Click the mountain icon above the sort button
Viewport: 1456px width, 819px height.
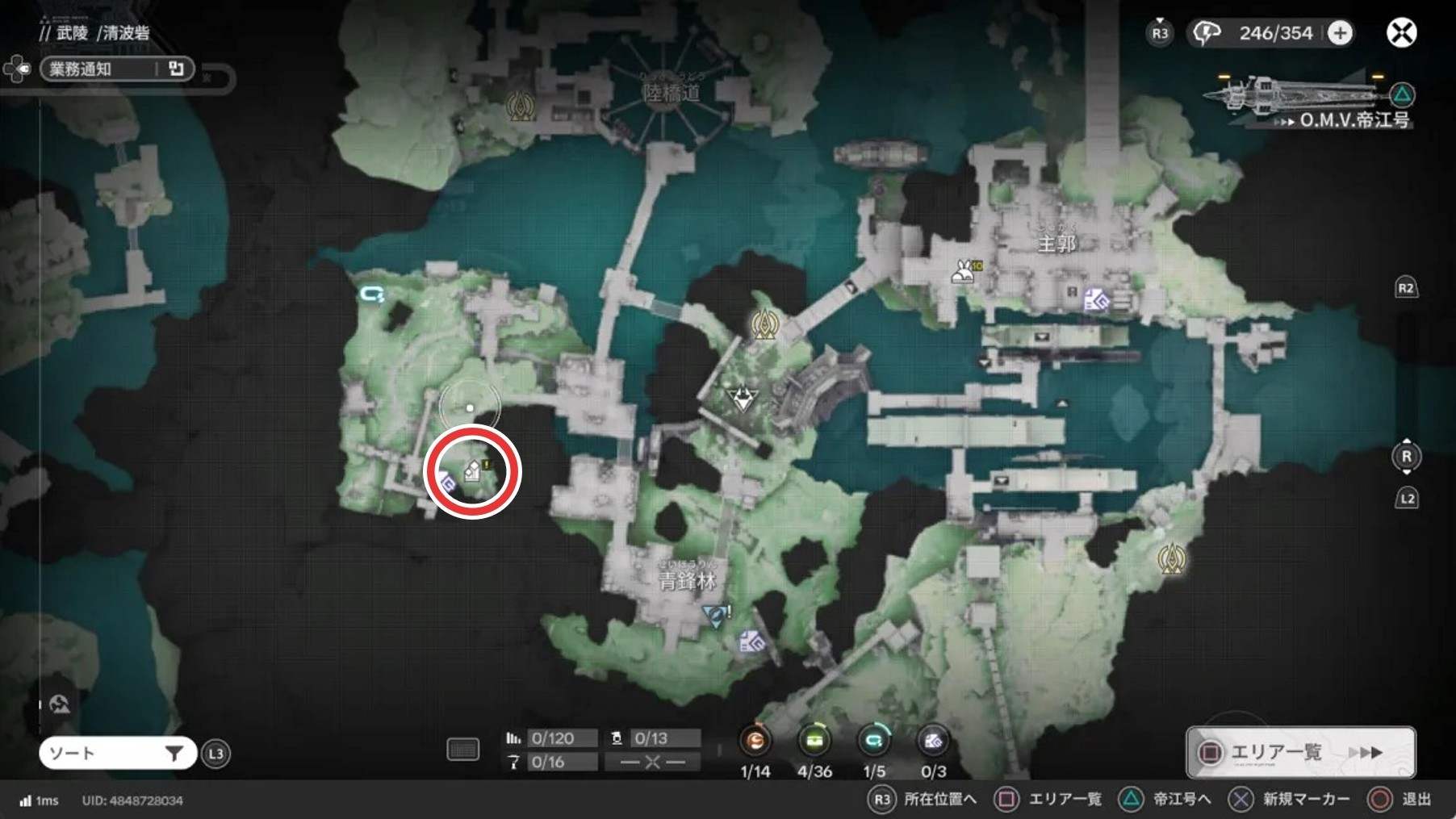[60, 704]
